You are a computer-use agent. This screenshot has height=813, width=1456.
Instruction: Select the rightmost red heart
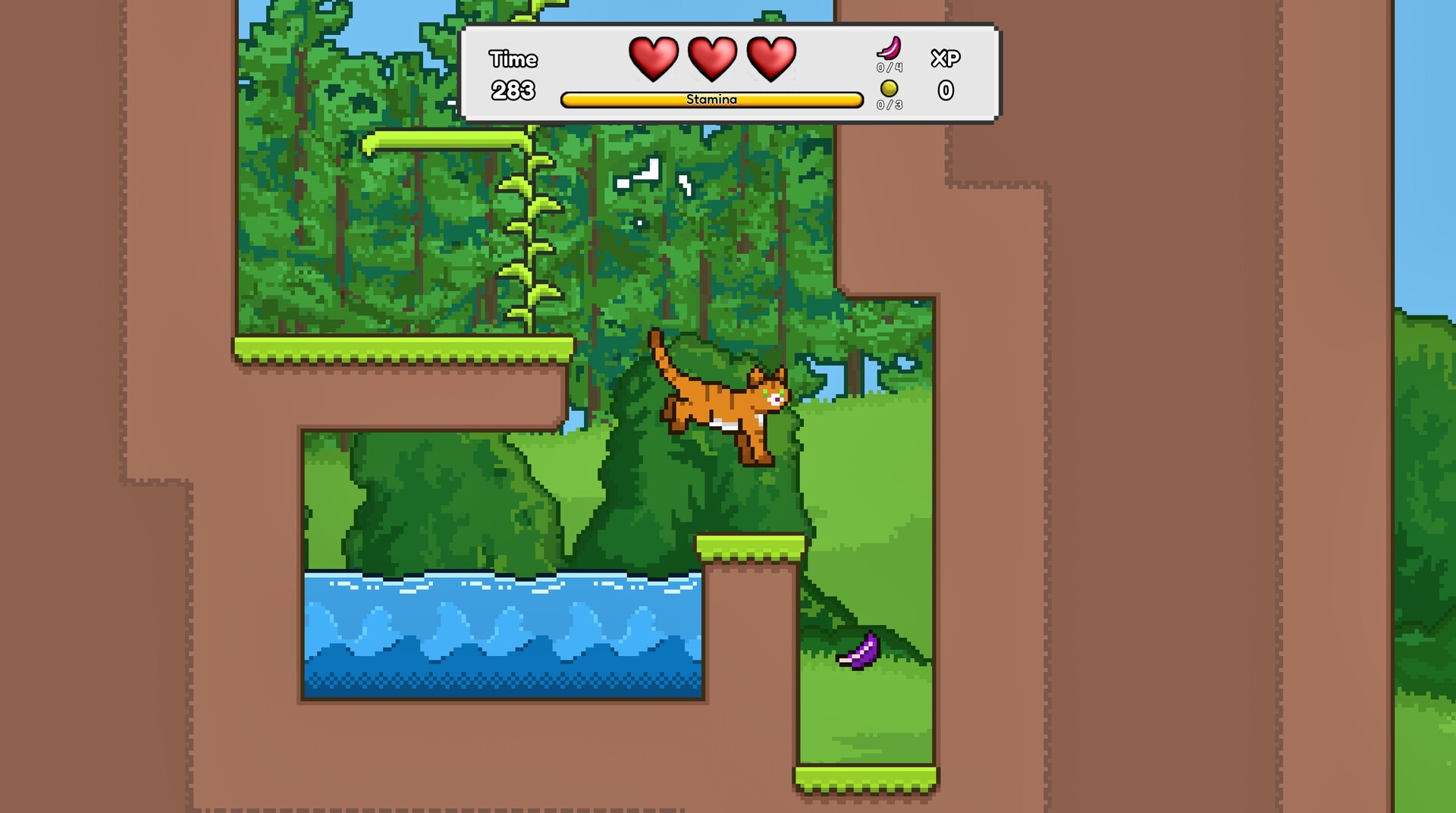point(770,57)
